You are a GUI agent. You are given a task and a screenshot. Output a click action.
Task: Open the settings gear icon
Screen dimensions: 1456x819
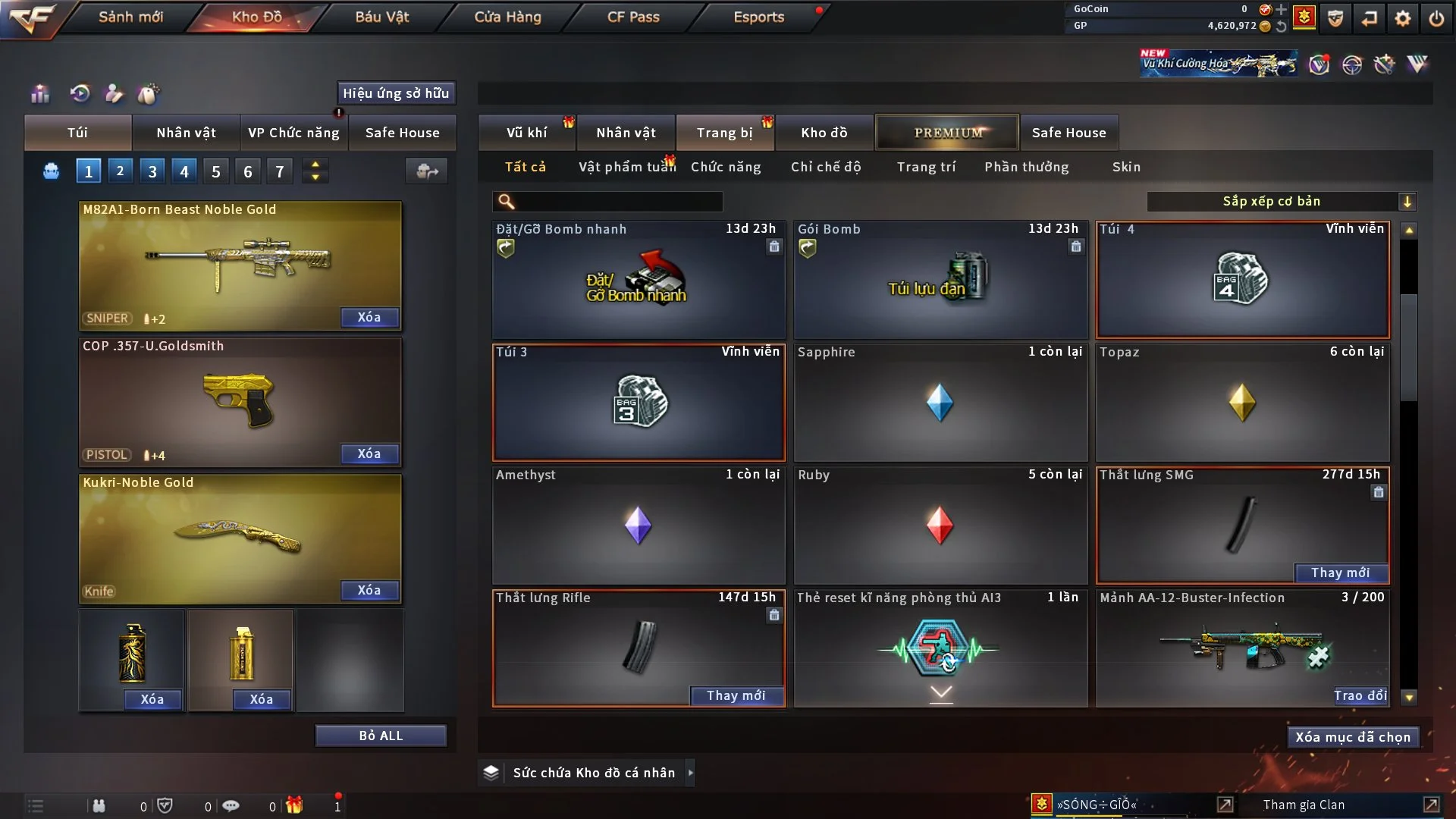(1403, 18)
